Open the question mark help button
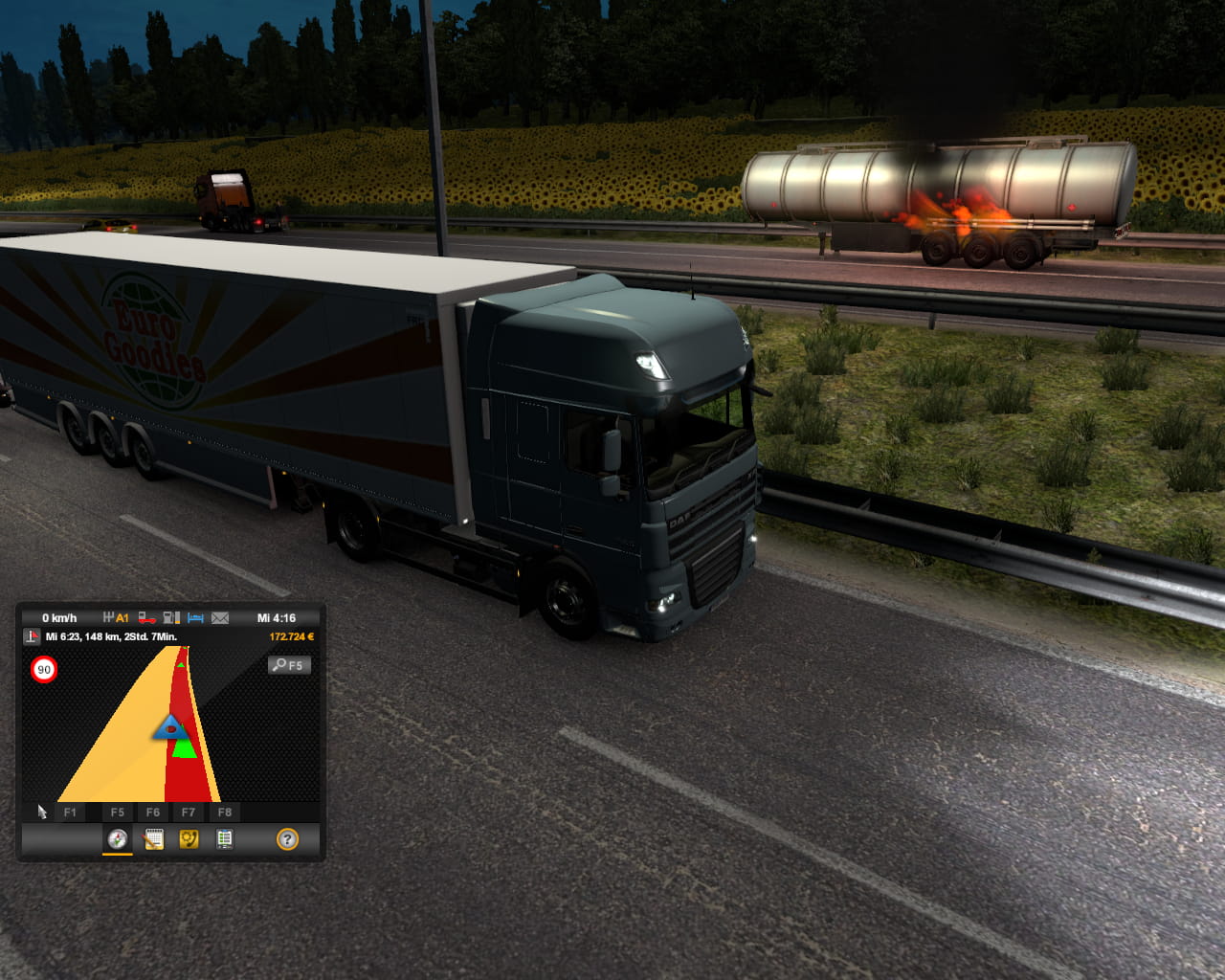The height and width of the screenshot is (980, 1225). point(287,839)
